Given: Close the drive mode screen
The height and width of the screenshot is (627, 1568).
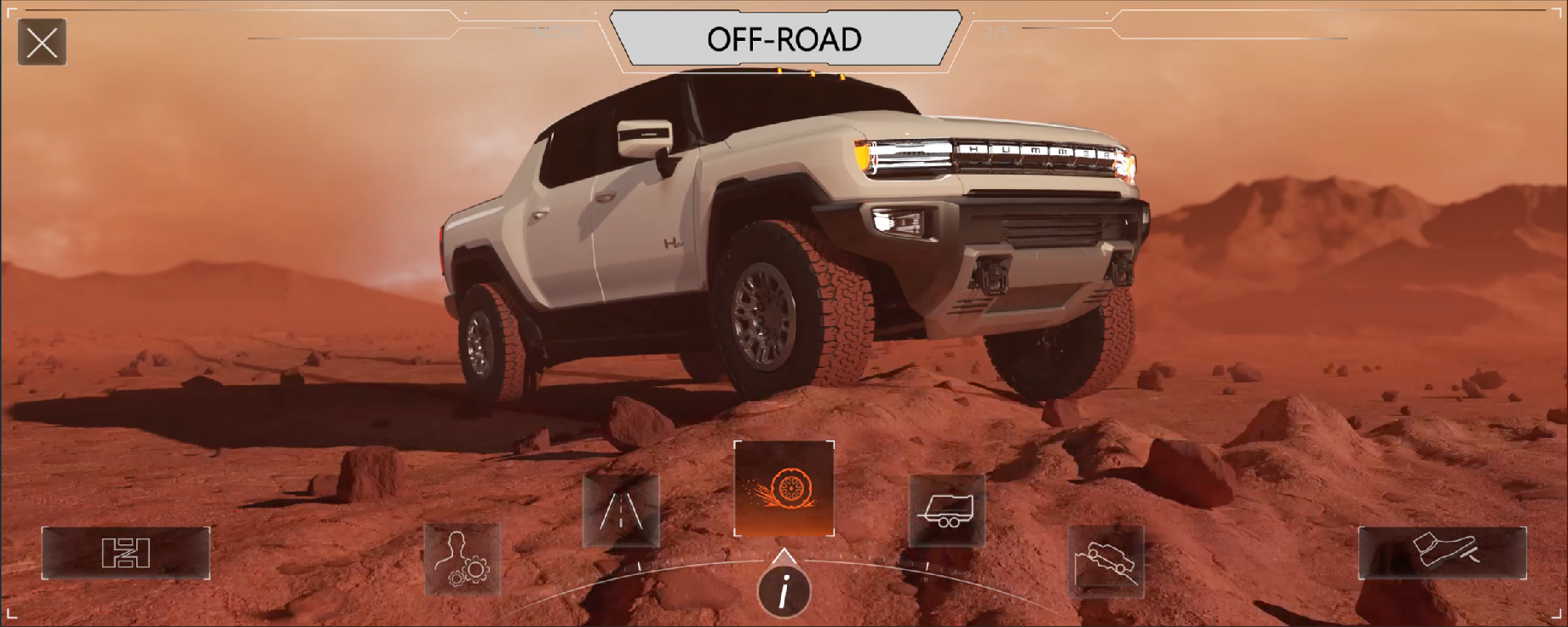Looking at the screenshot, I should (x=42, y=42).
